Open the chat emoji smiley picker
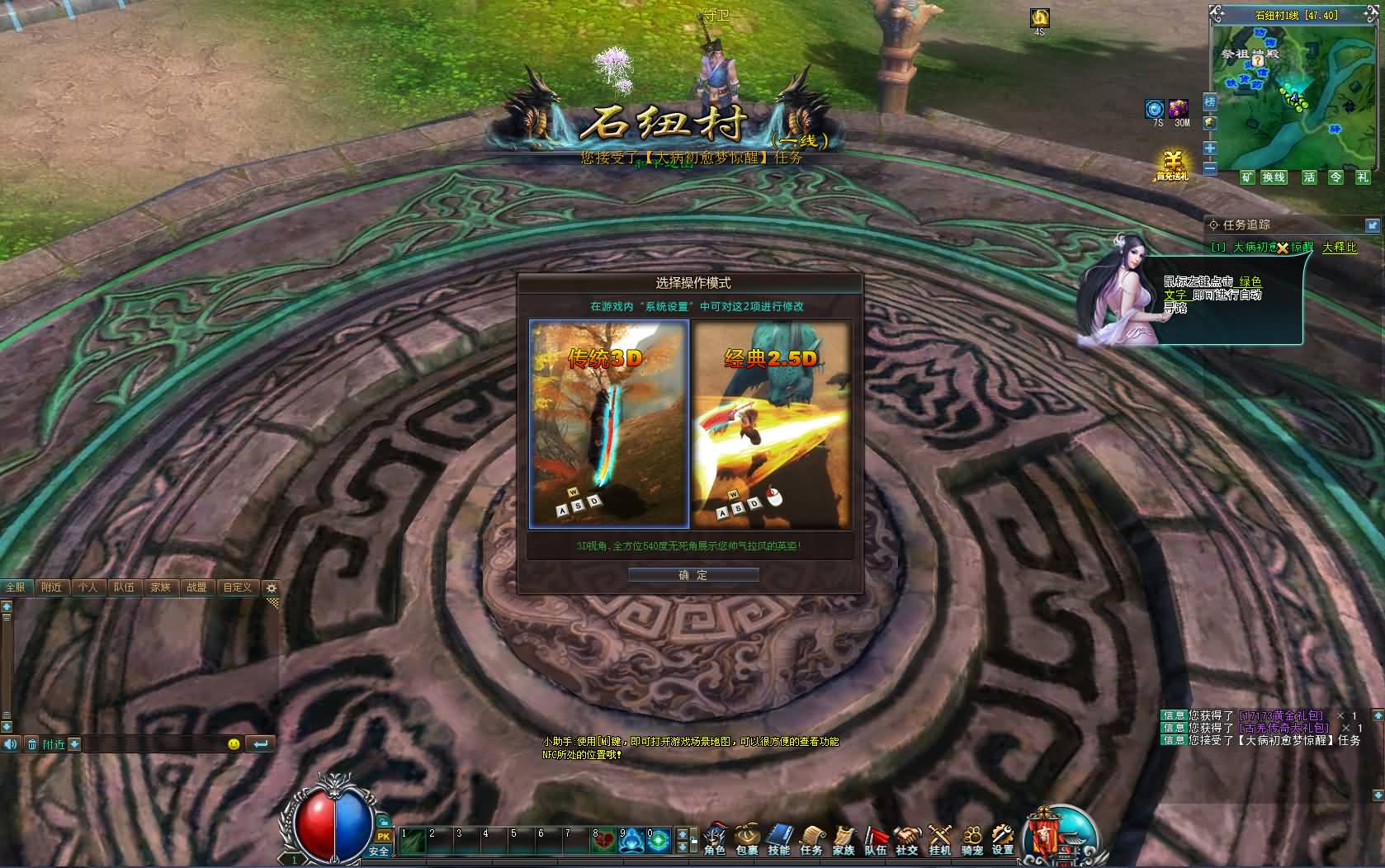 tap(234, 744)
